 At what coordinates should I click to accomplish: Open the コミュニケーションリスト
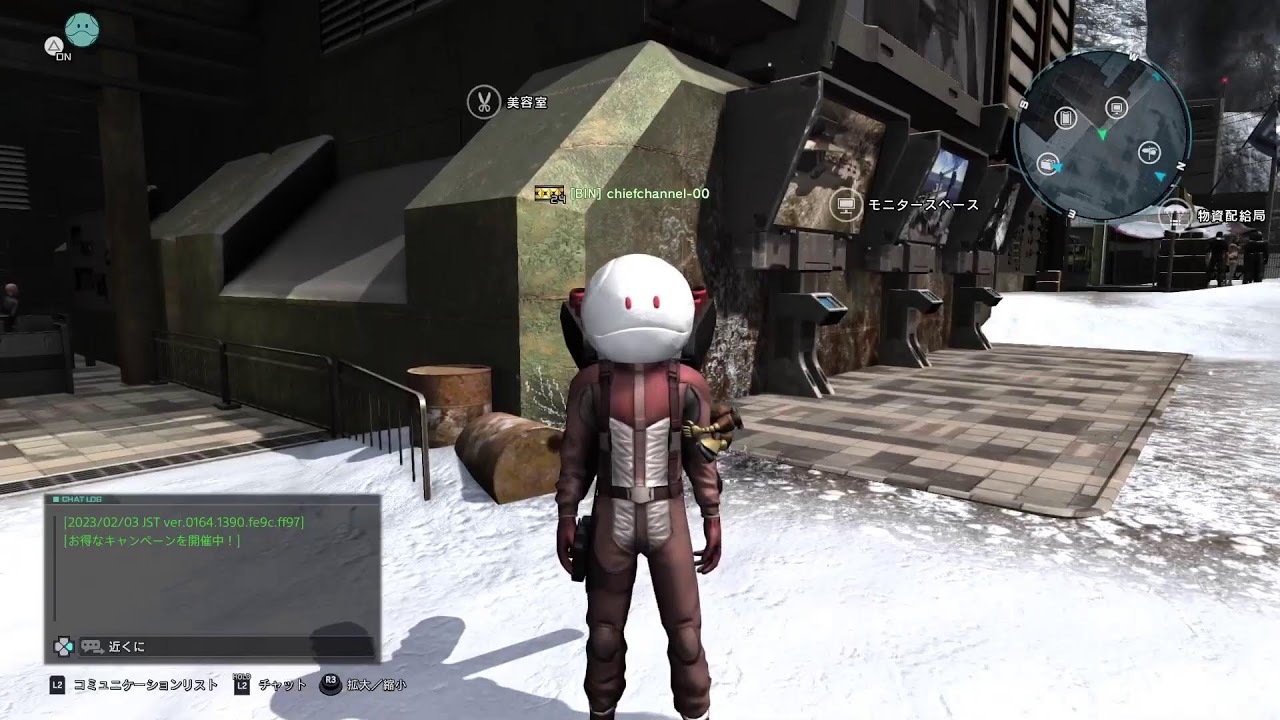click(145, 685)
